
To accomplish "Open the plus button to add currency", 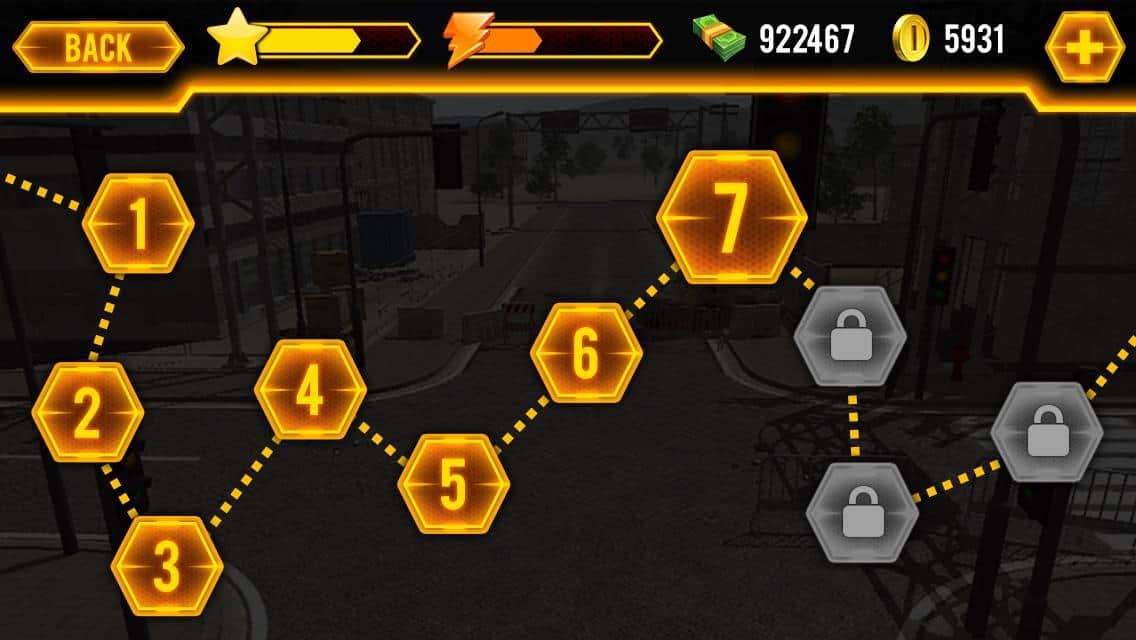I will [1084, 46].
